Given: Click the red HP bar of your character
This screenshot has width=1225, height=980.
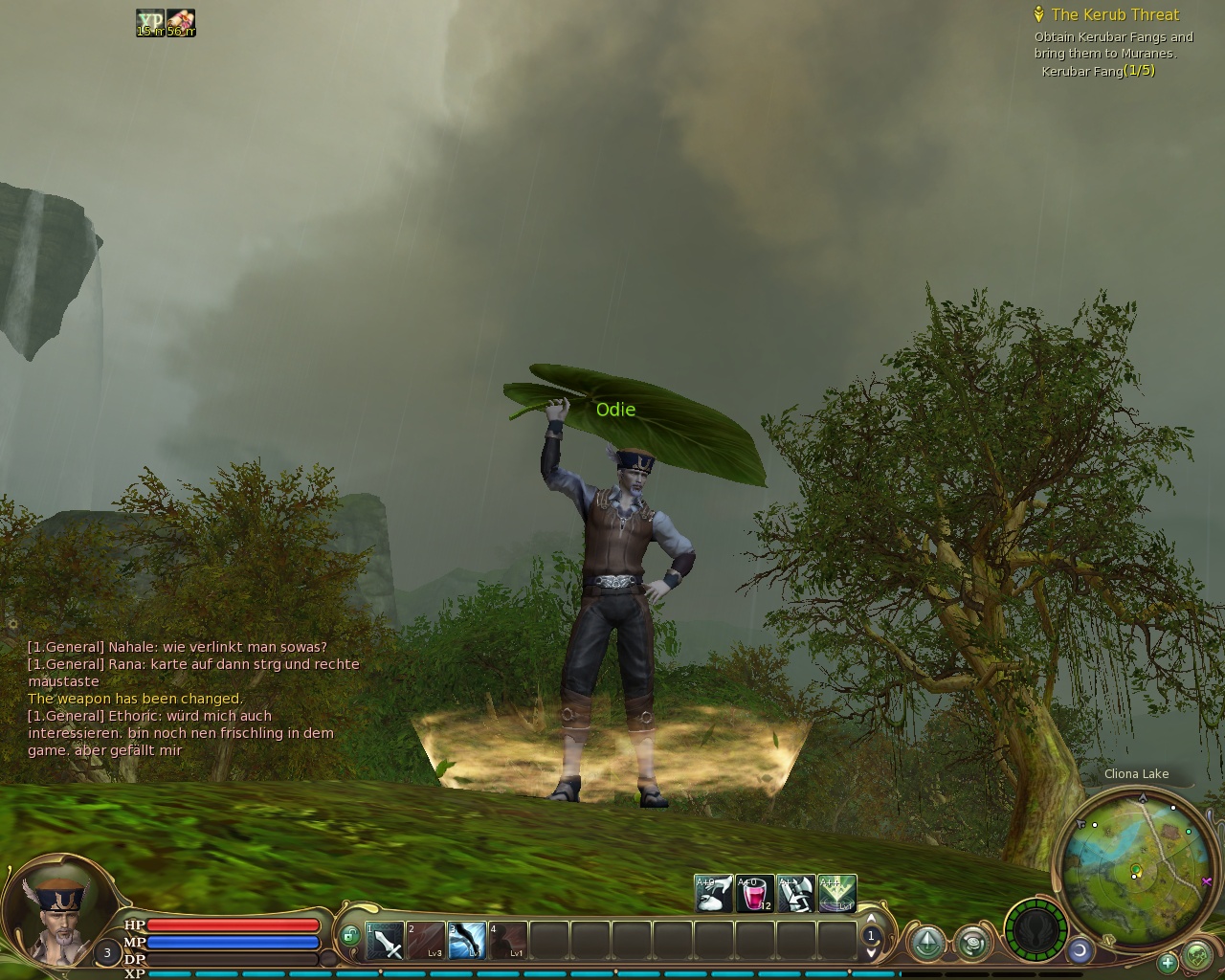Looking at the screenshot, I should pyautogui.click(x=234, y=924).
